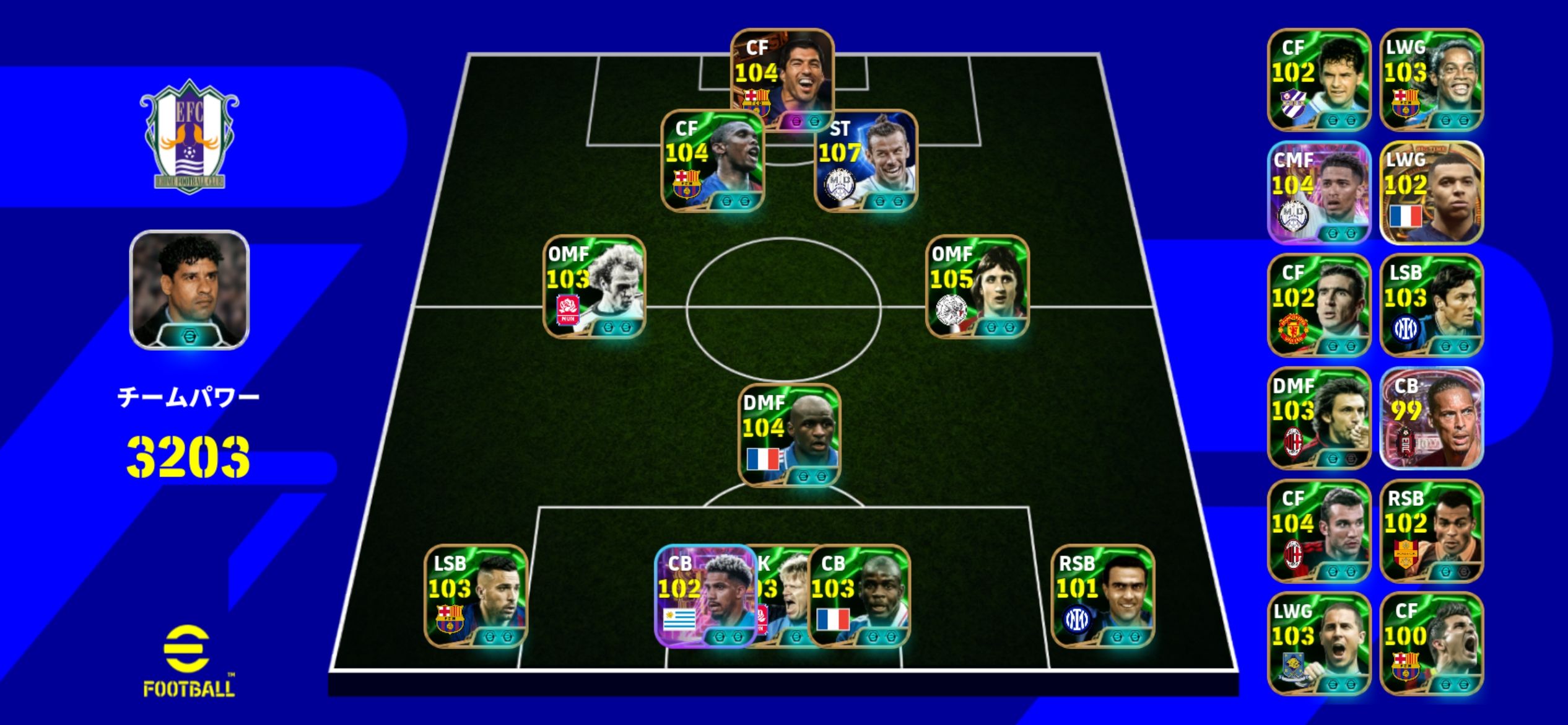Image resolution: width=1568 pixels, height=725 pixels.
Task: Select the DMF 103 substitute card
Action: click(1319, 418)
